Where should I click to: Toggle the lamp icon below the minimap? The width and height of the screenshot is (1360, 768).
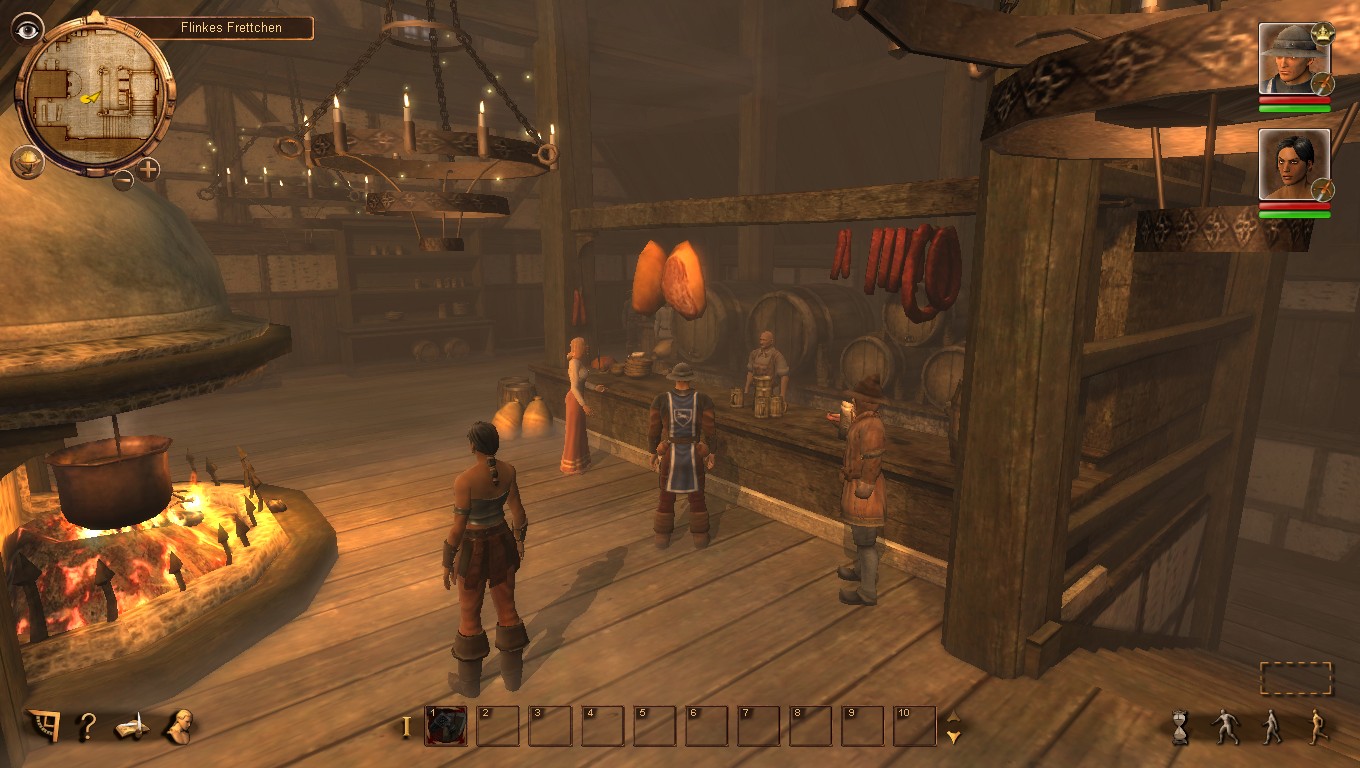[26, 160]
